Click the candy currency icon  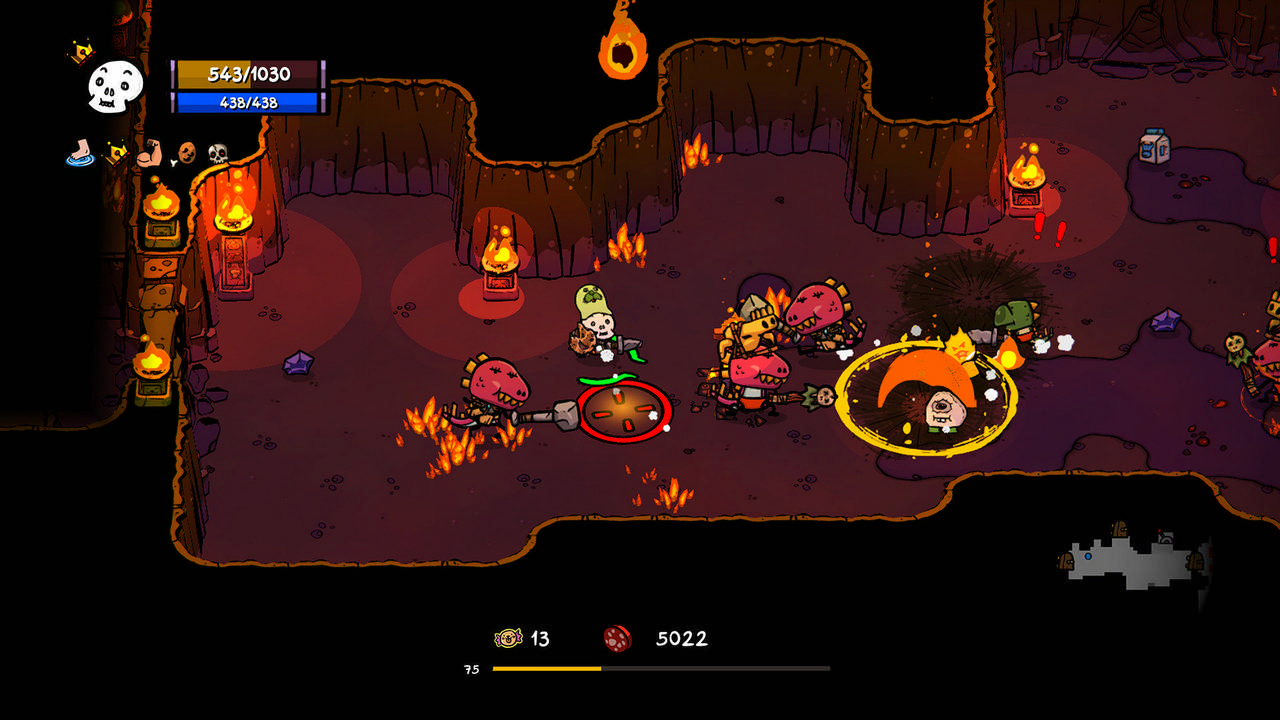508,638
